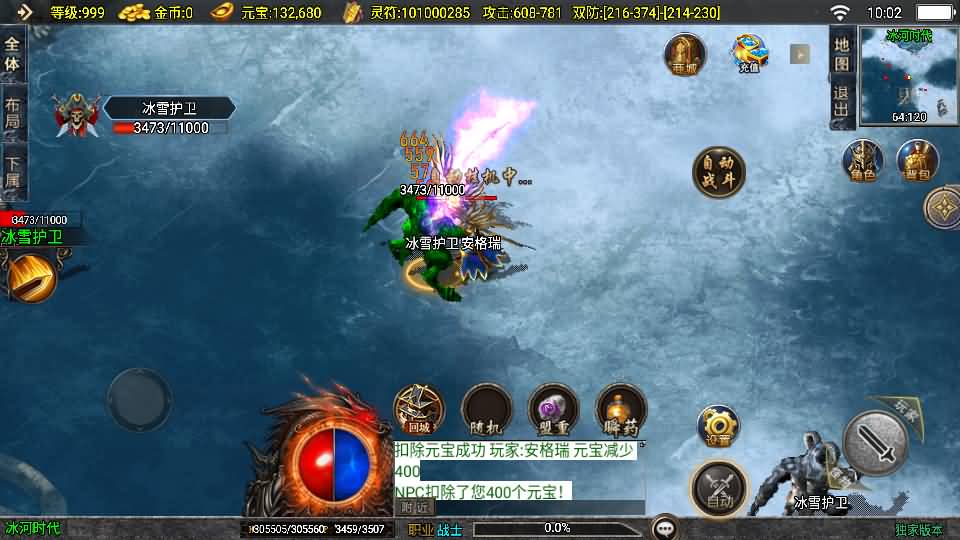Select the 退出 exit tab
960x540 pixels.
click(x=842, y=102)
